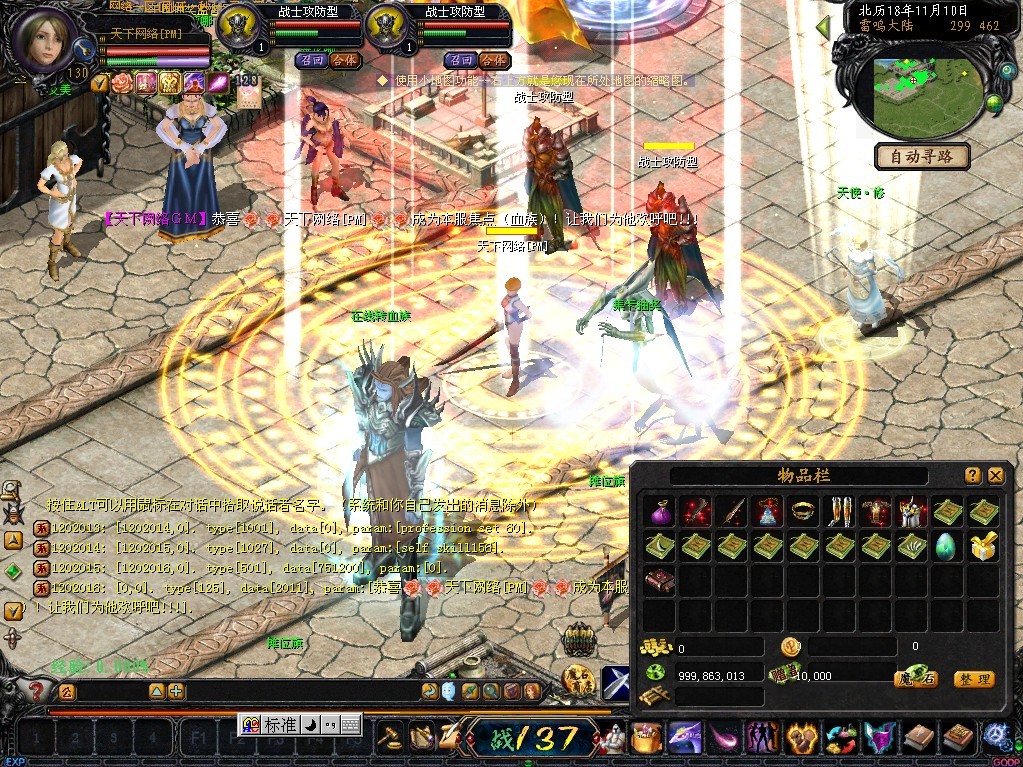1023x767 pixels.
Task: Recall the first pet with 召回
Action: [309, 60]
